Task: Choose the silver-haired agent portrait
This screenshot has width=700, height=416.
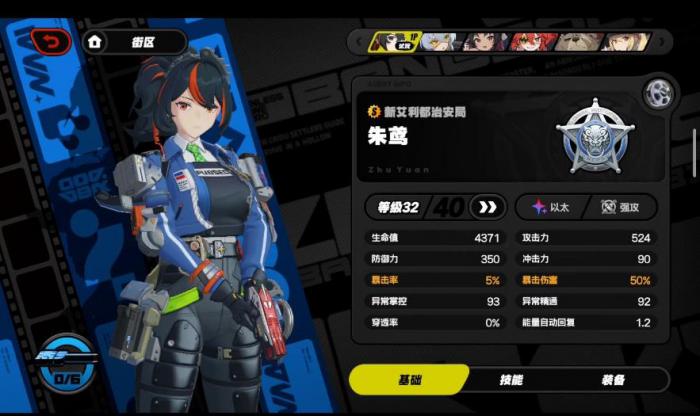Action: [437, 41]
